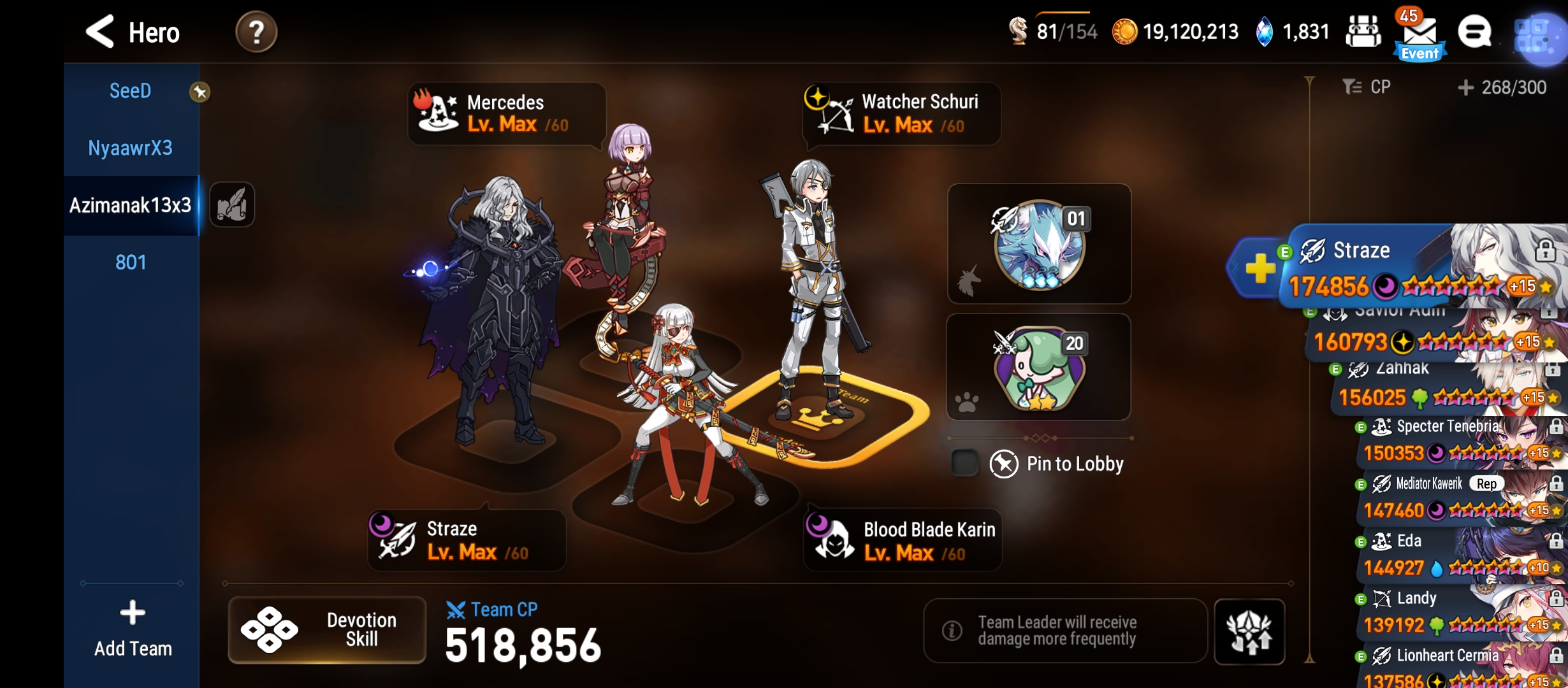Enable the Pin to Lobby checkbox
Image resolution: width=1568 pixels, height=688 pixels.
click(964, 463)
